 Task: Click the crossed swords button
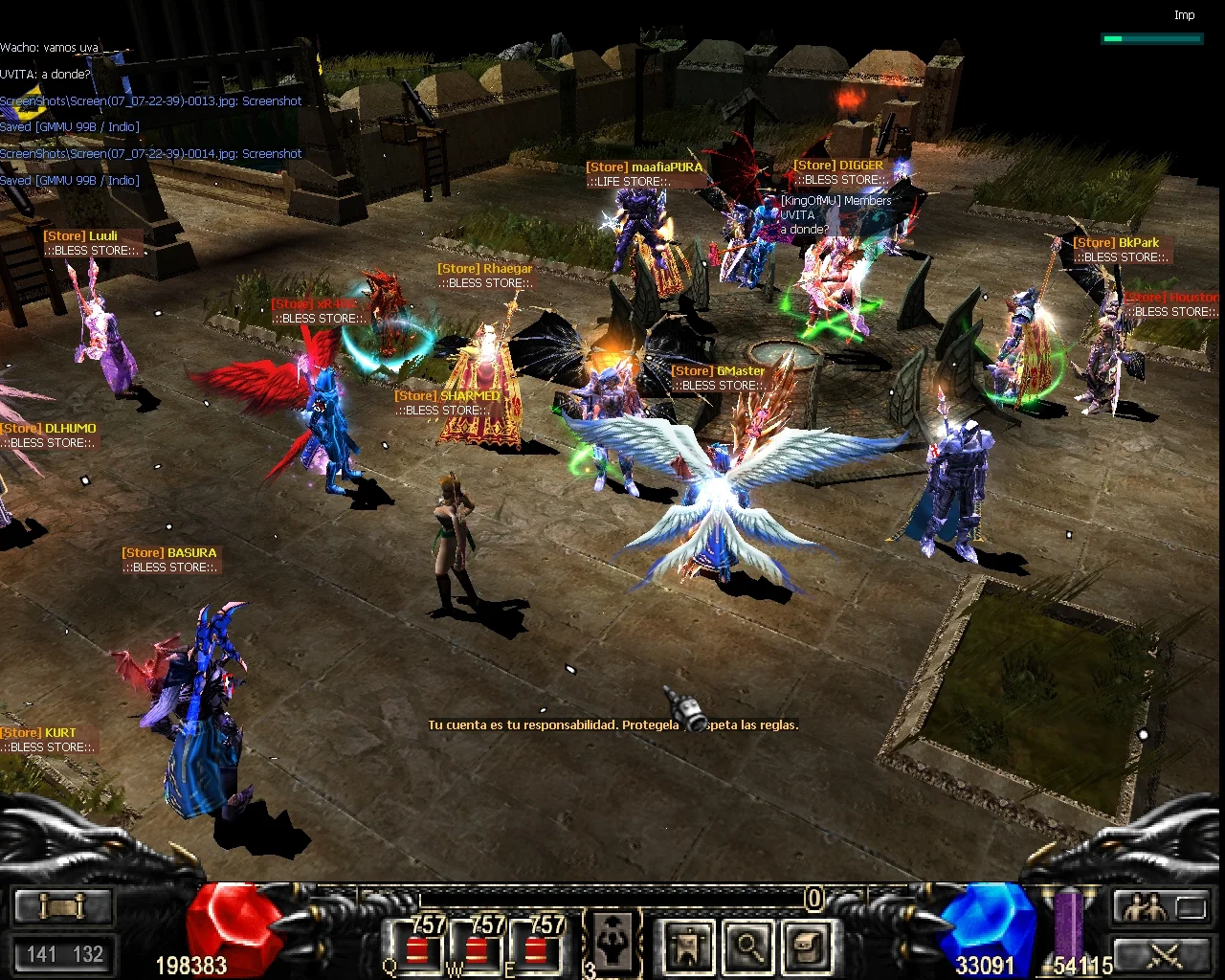(1164, 953)
